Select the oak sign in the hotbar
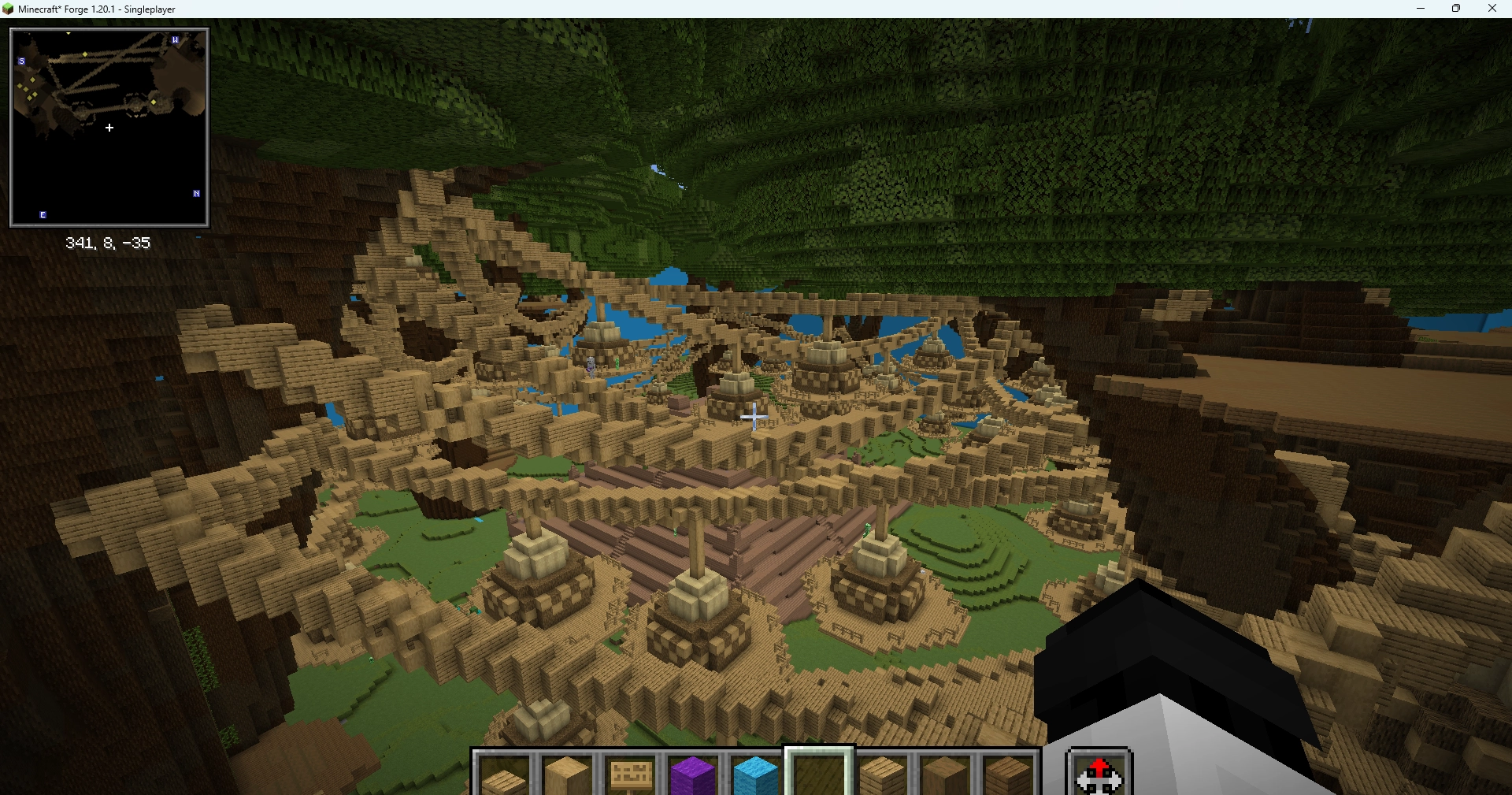 pos(630,776)
